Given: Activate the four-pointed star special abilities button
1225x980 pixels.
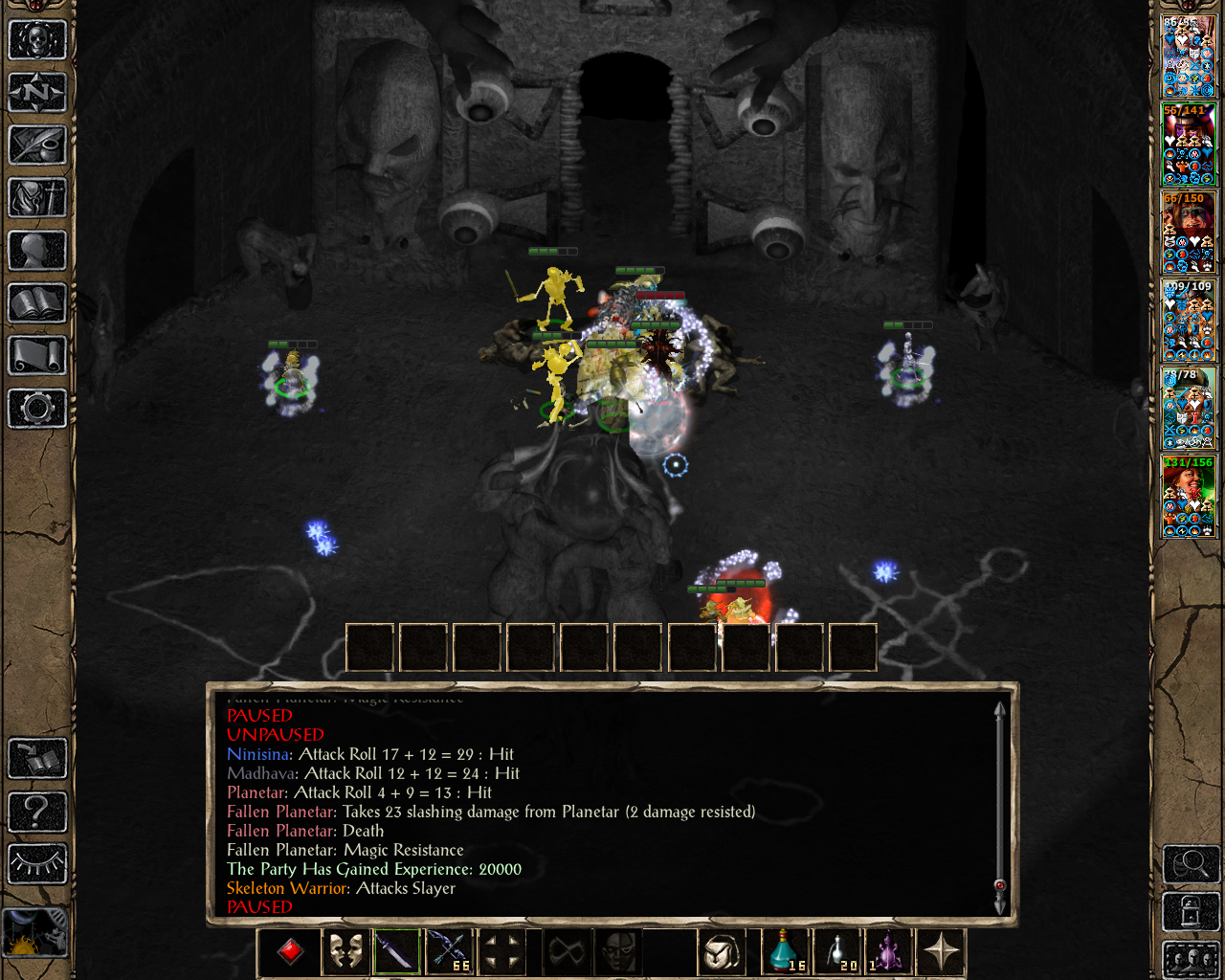Looking at the screenshot, I should 942,951.
